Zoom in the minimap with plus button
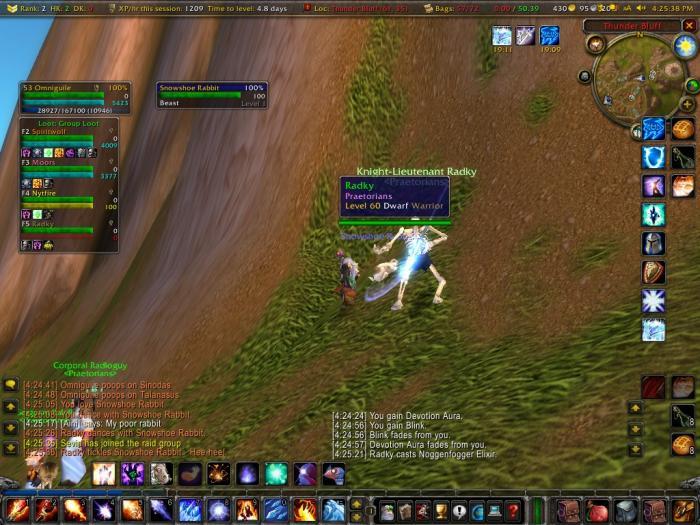The width and height of the screenshot is (700, 525). click(x=688, y=104)
